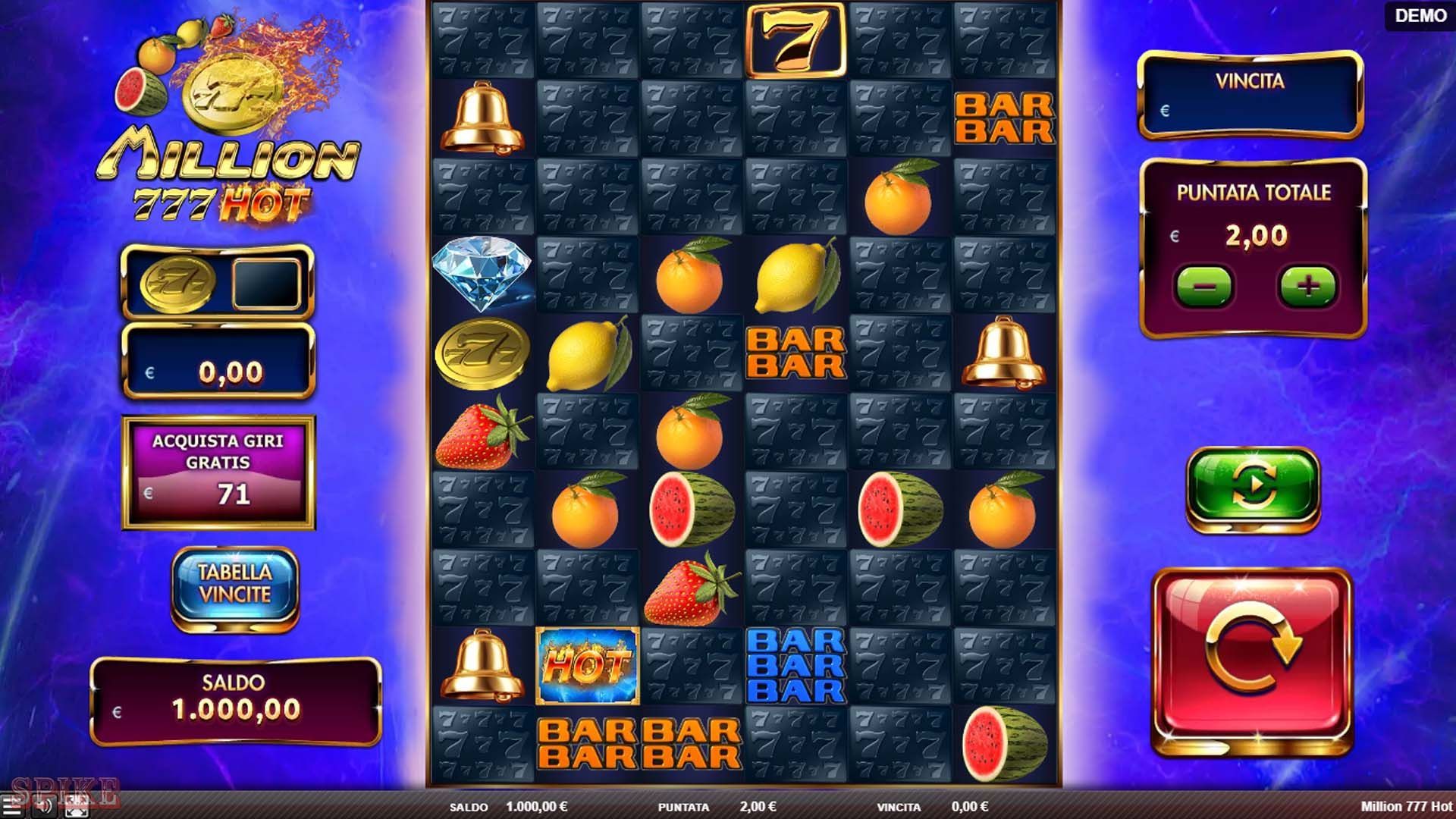Click the golden bell symbol

(482, 119)
